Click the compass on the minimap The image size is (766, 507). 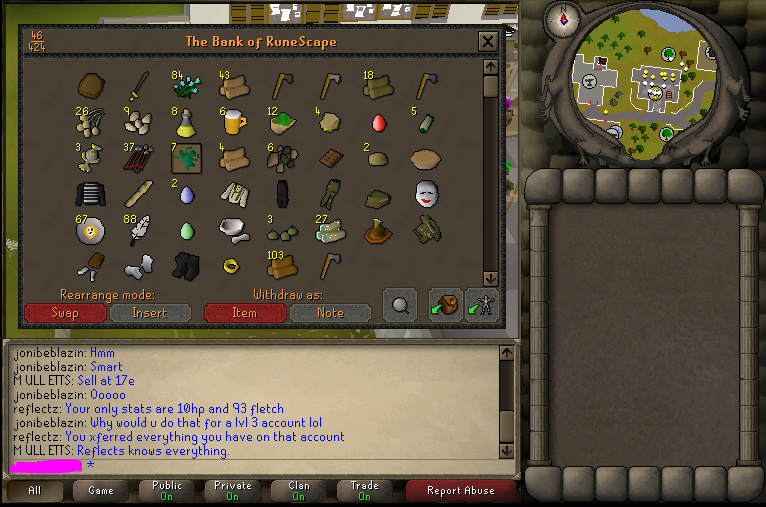click(562, 17)
